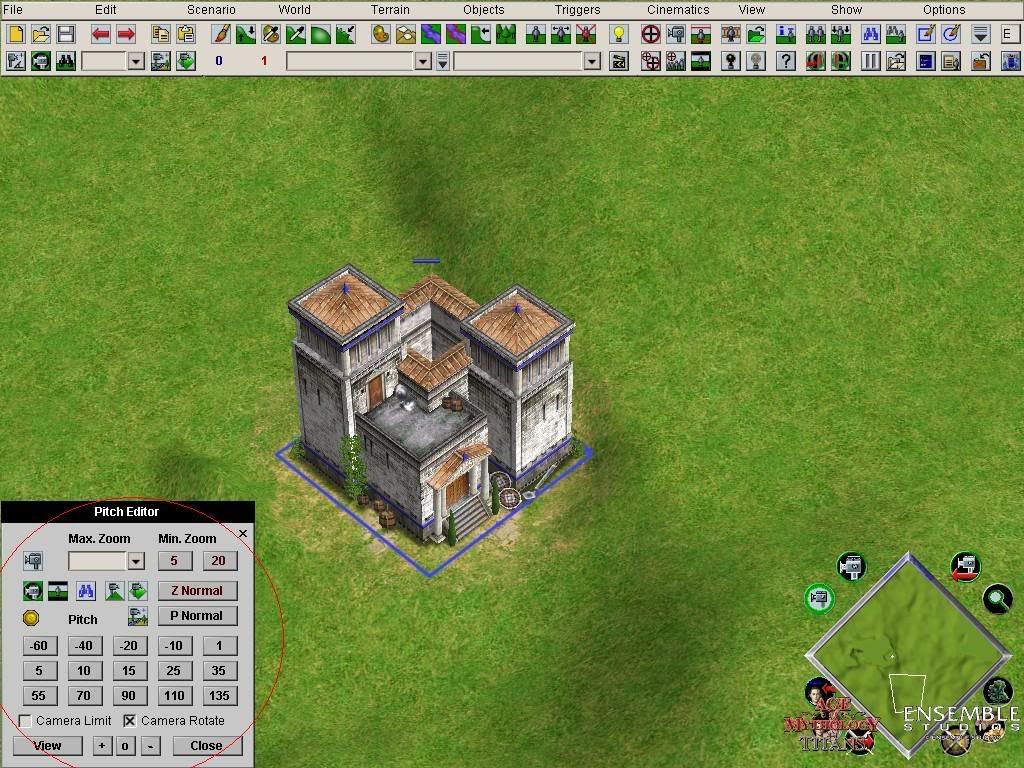
Task: Open the Terrain menu
Action: tap(390, 10)
